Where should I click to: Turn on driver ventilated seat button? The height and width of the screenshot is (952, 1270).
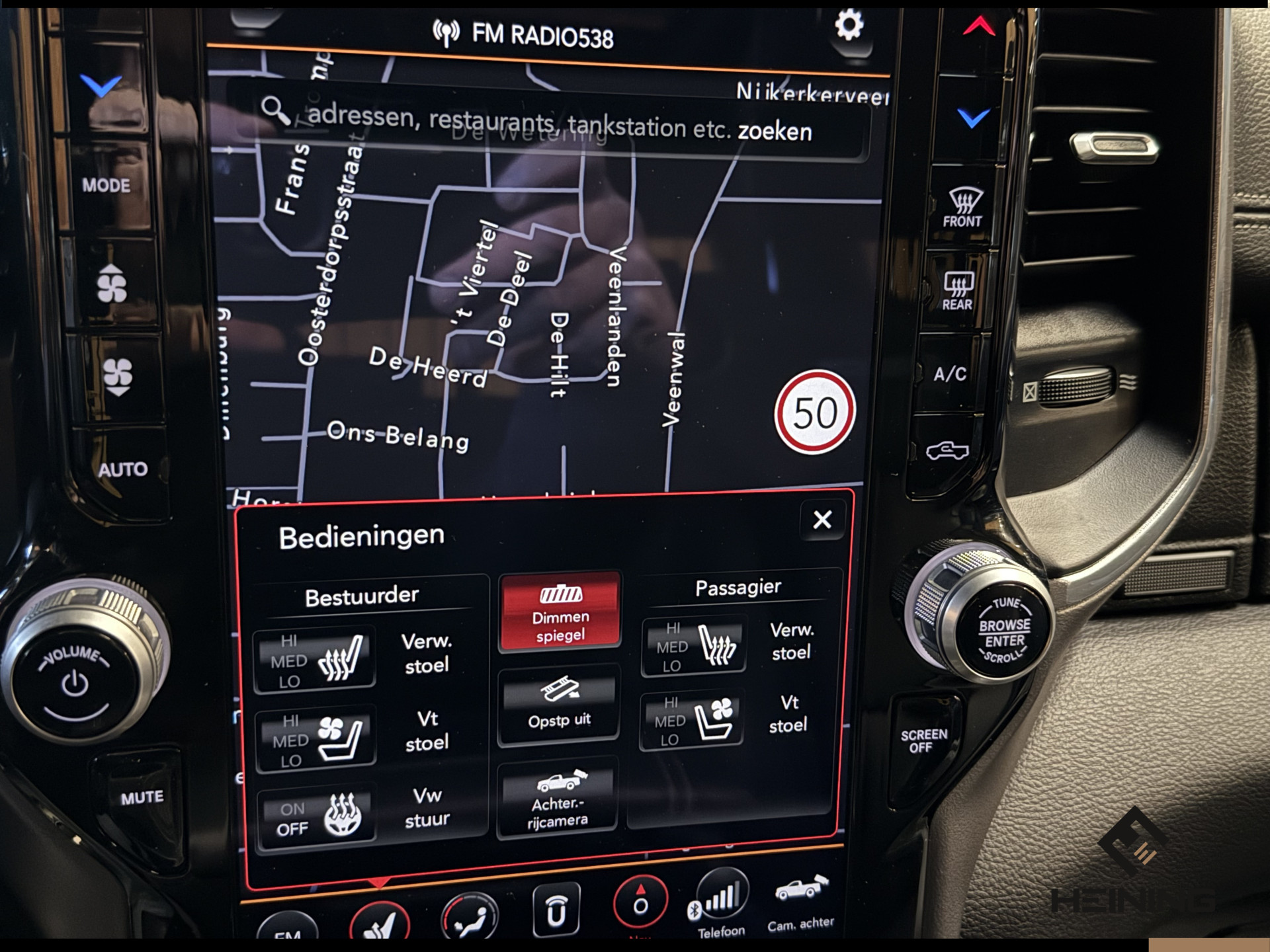click(316, 739)
